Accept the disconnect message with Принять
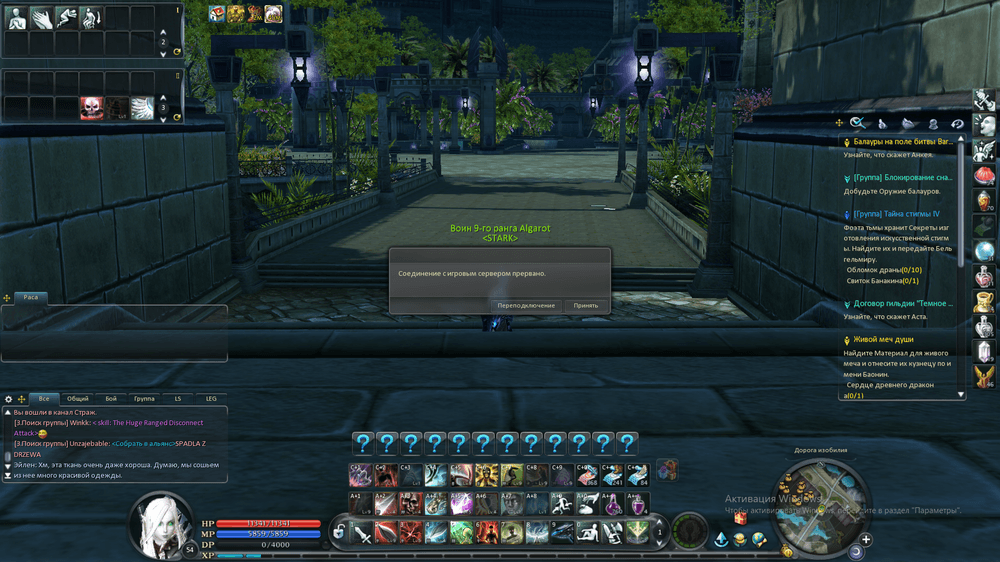 (x=586, y=305)
